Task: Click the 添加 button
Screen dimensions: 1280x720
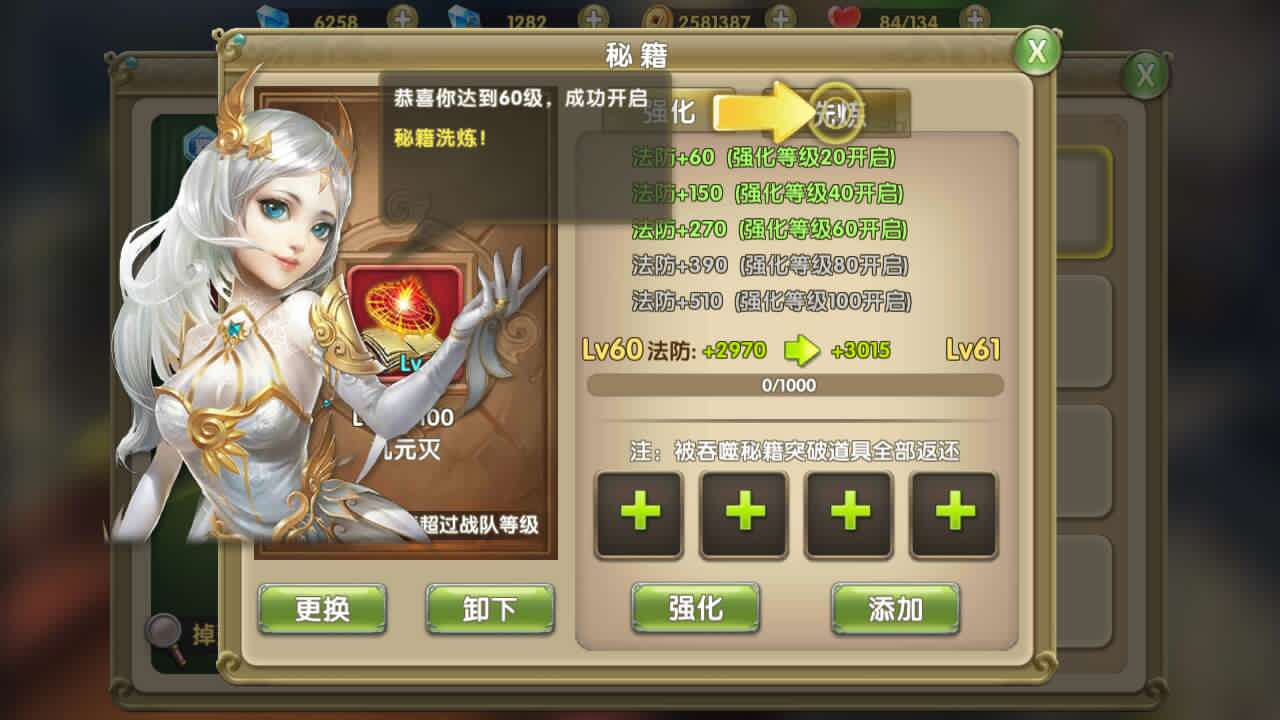Action: click(x=895, y=608)
